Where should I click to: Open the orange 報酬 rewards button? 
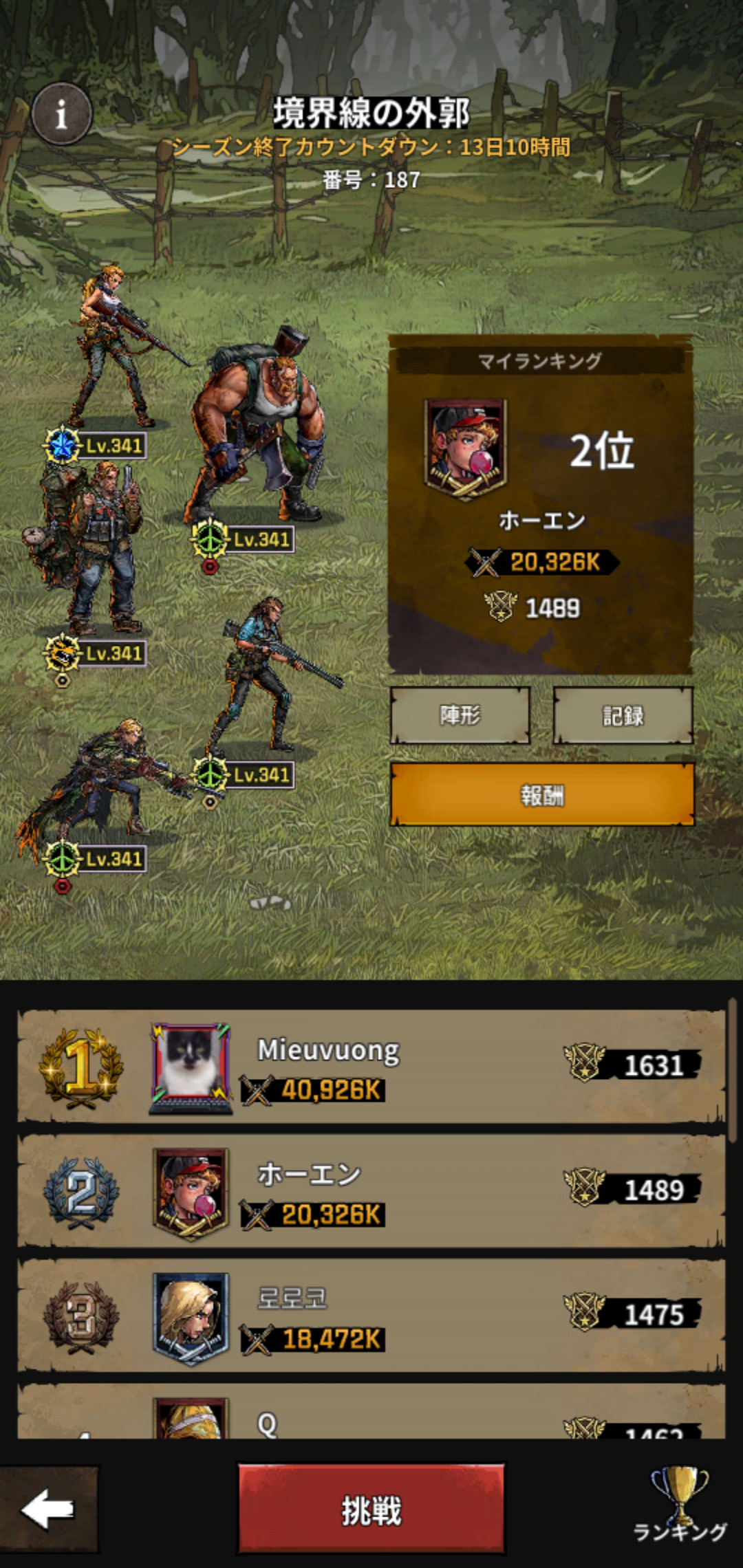541,794
